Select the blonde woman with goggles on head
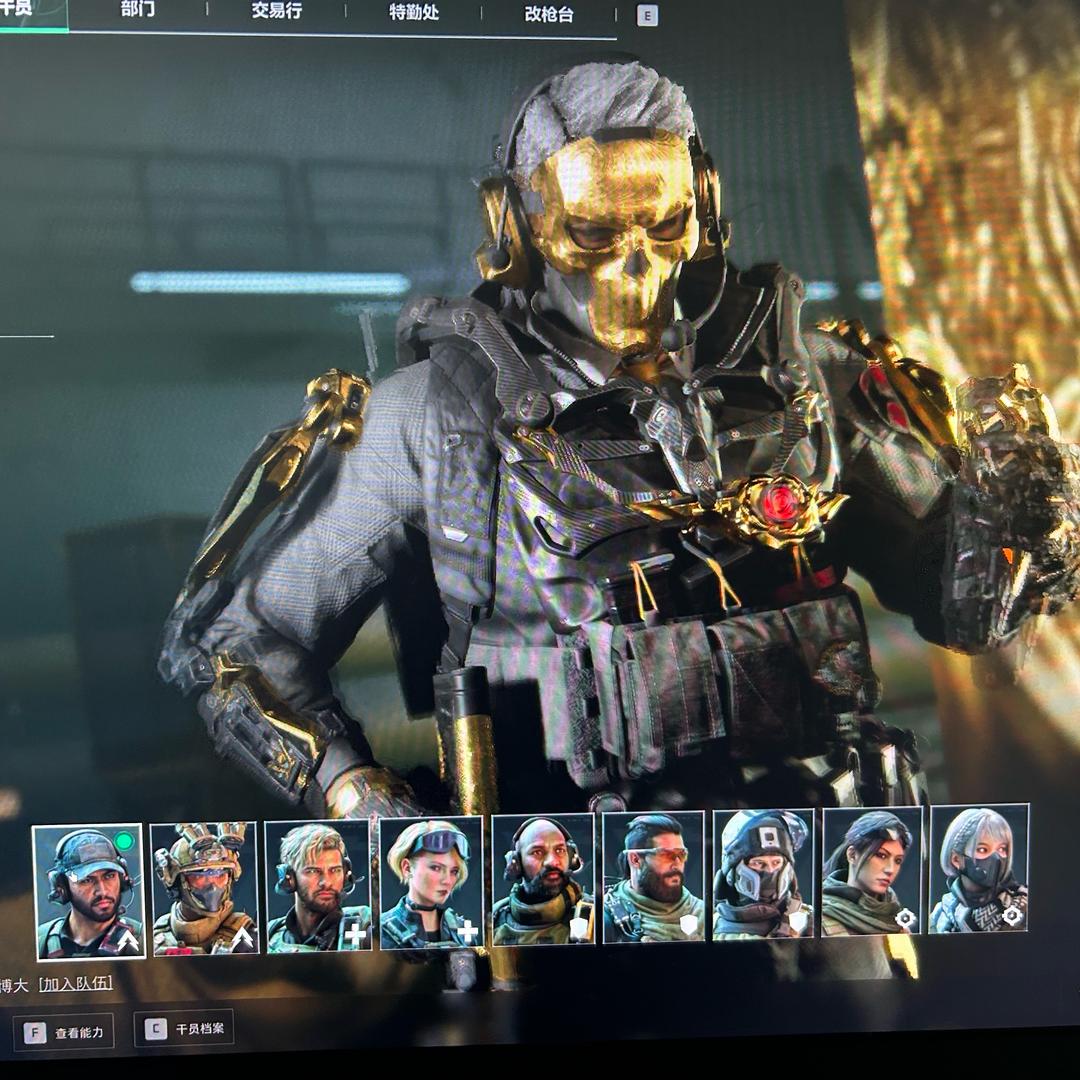Viewport: 1080px width, 1080px height. [431, 883]
